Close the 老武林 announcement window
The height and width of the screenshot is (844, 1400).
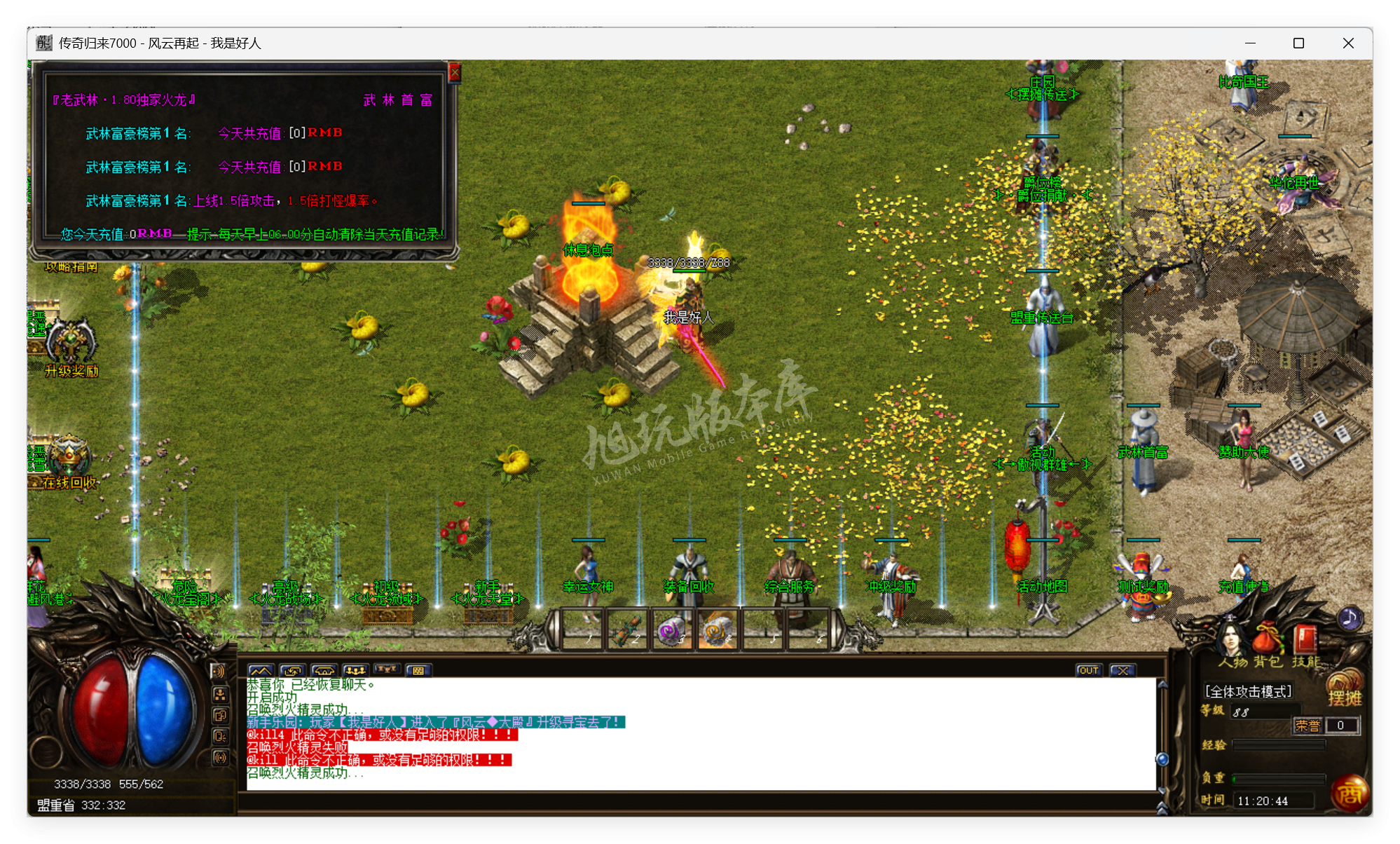pyautogui.click(x=456, y=72)
